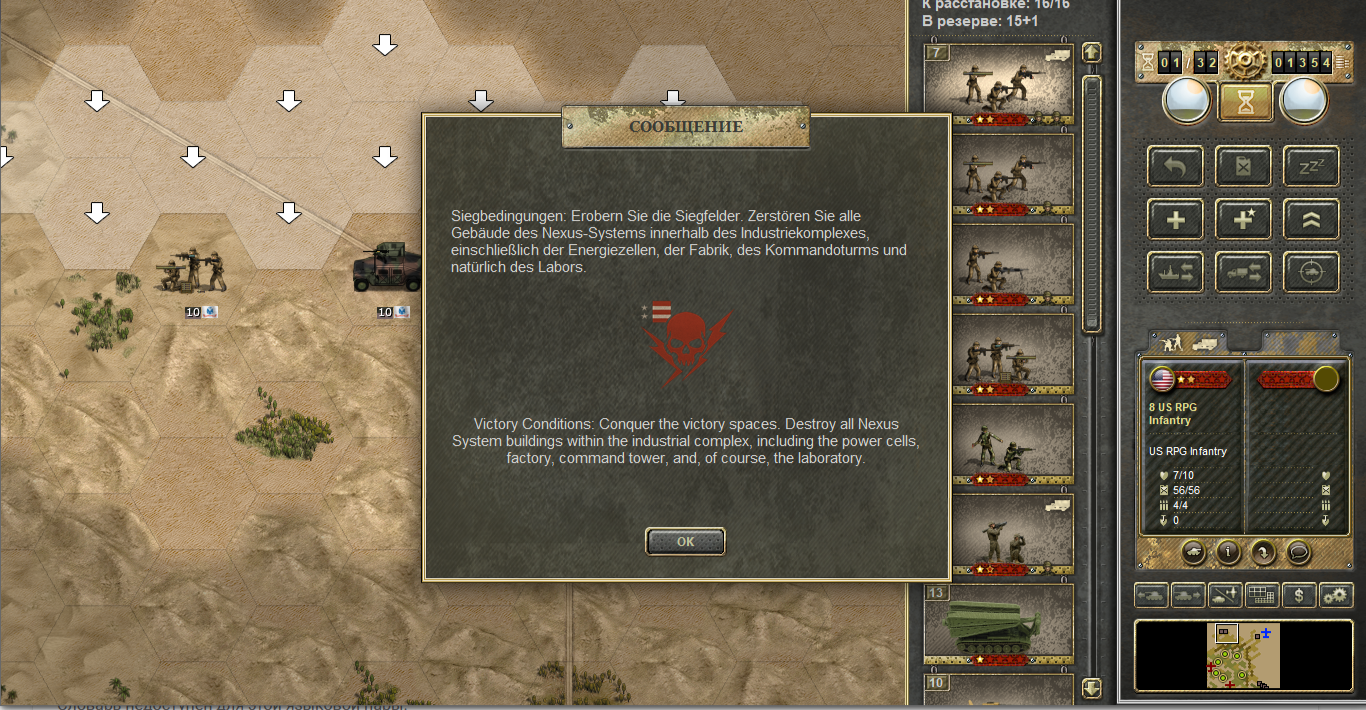Screen dimensions: 1366x710
Task: Open the speech bubble chat button
Action: point(1298,551)
